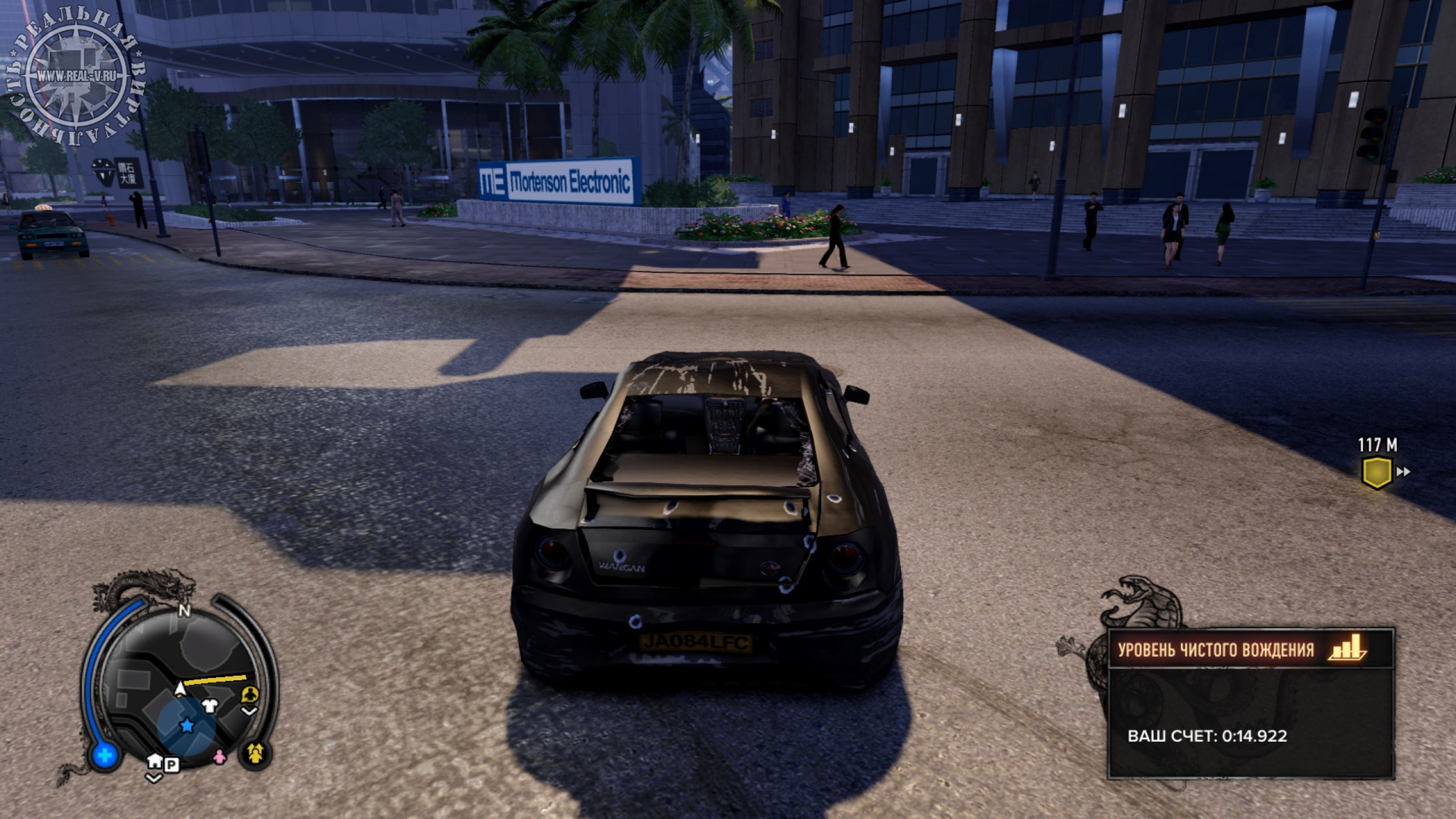Select the parking P marker on the minimap

pyautogui.click(x=172, y=766)
